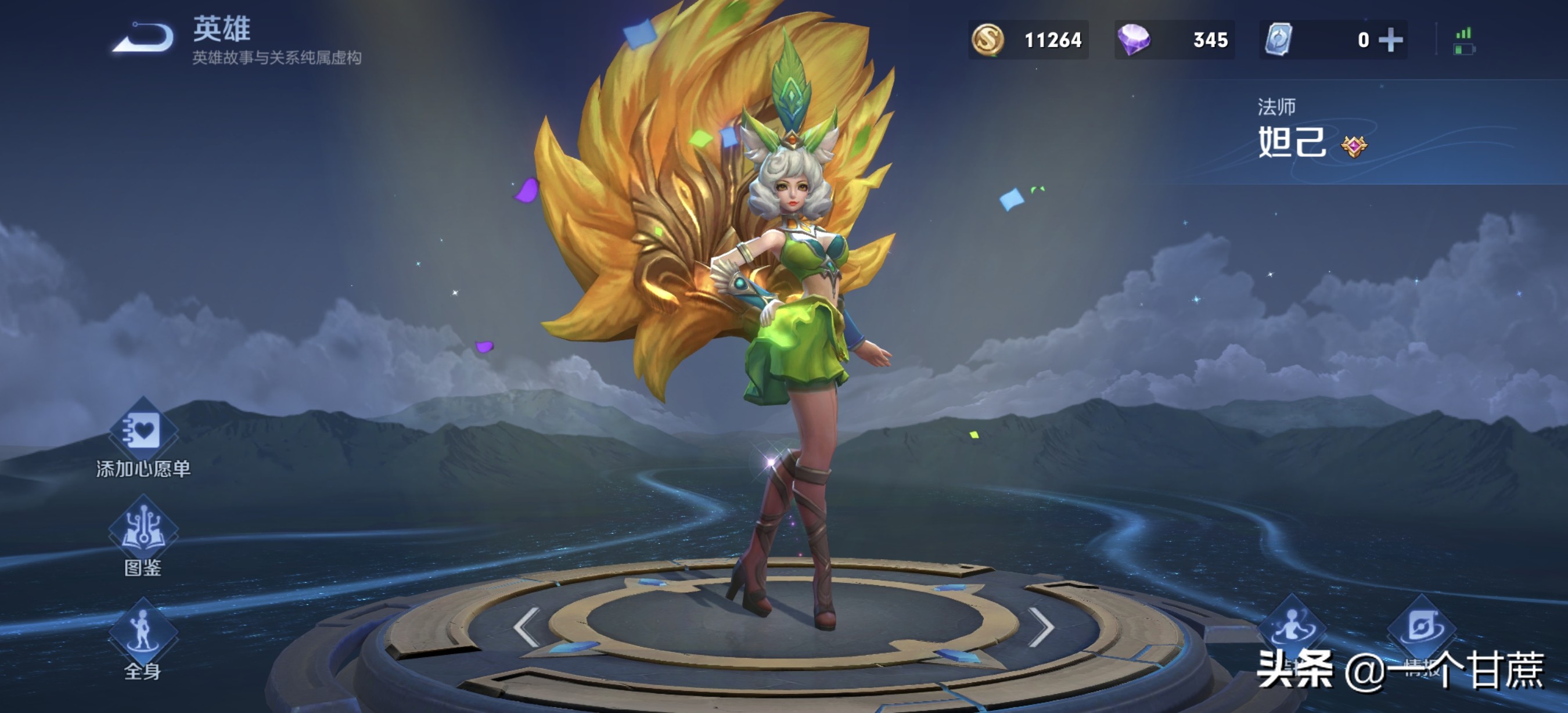Screen dimensions: 1568x713
Task: Open the meditating figure icon
Action: coord(1292,626)
